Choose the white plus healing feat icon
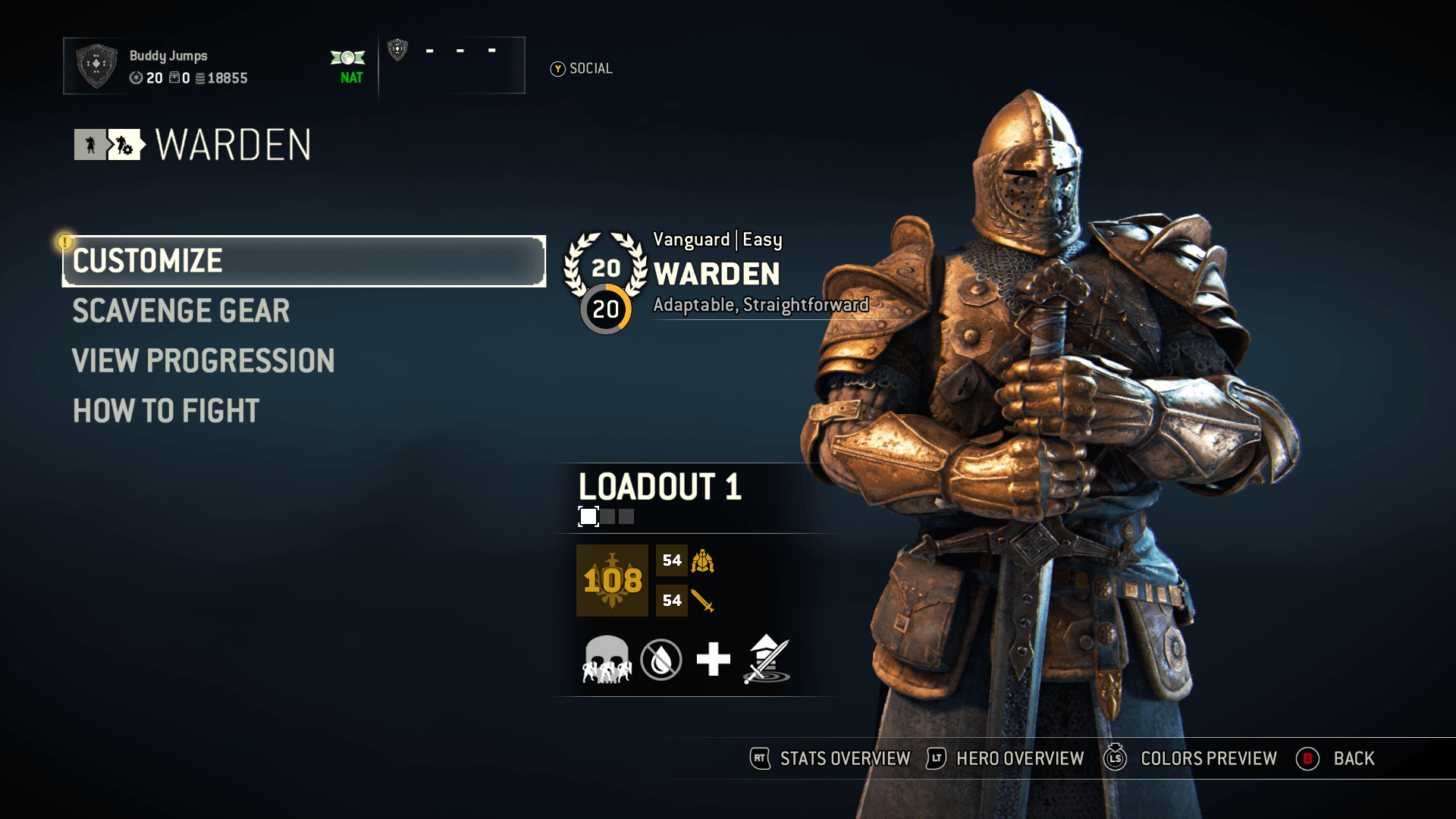Image resolution: width=1456 pixels, height=819 pixels. [713, 660]
